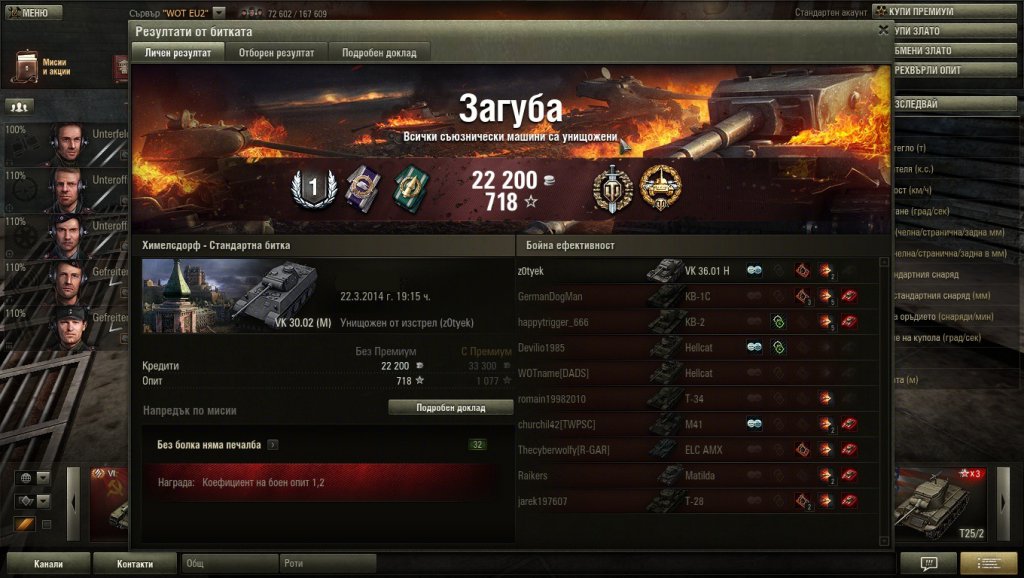Switch to the Отборен резултат tab
1024x578 pixels.
276,53
